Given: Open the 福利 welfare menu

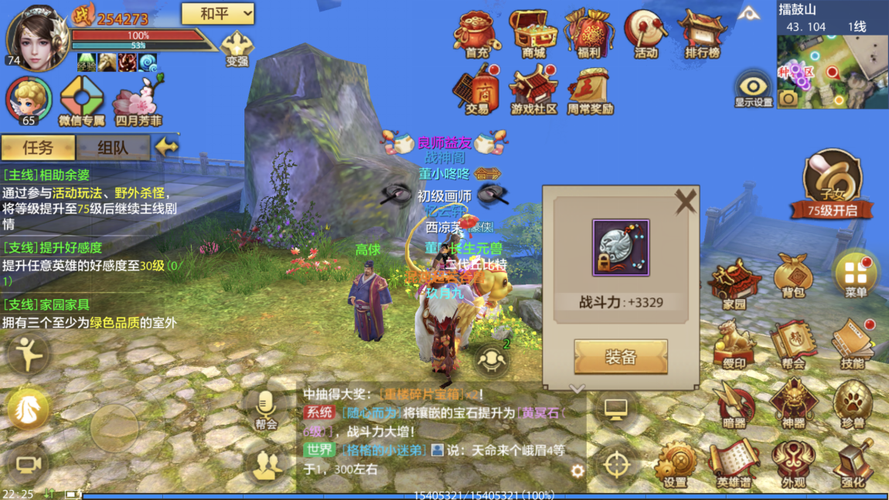Looking at the screenshot, I should point(589,33).
